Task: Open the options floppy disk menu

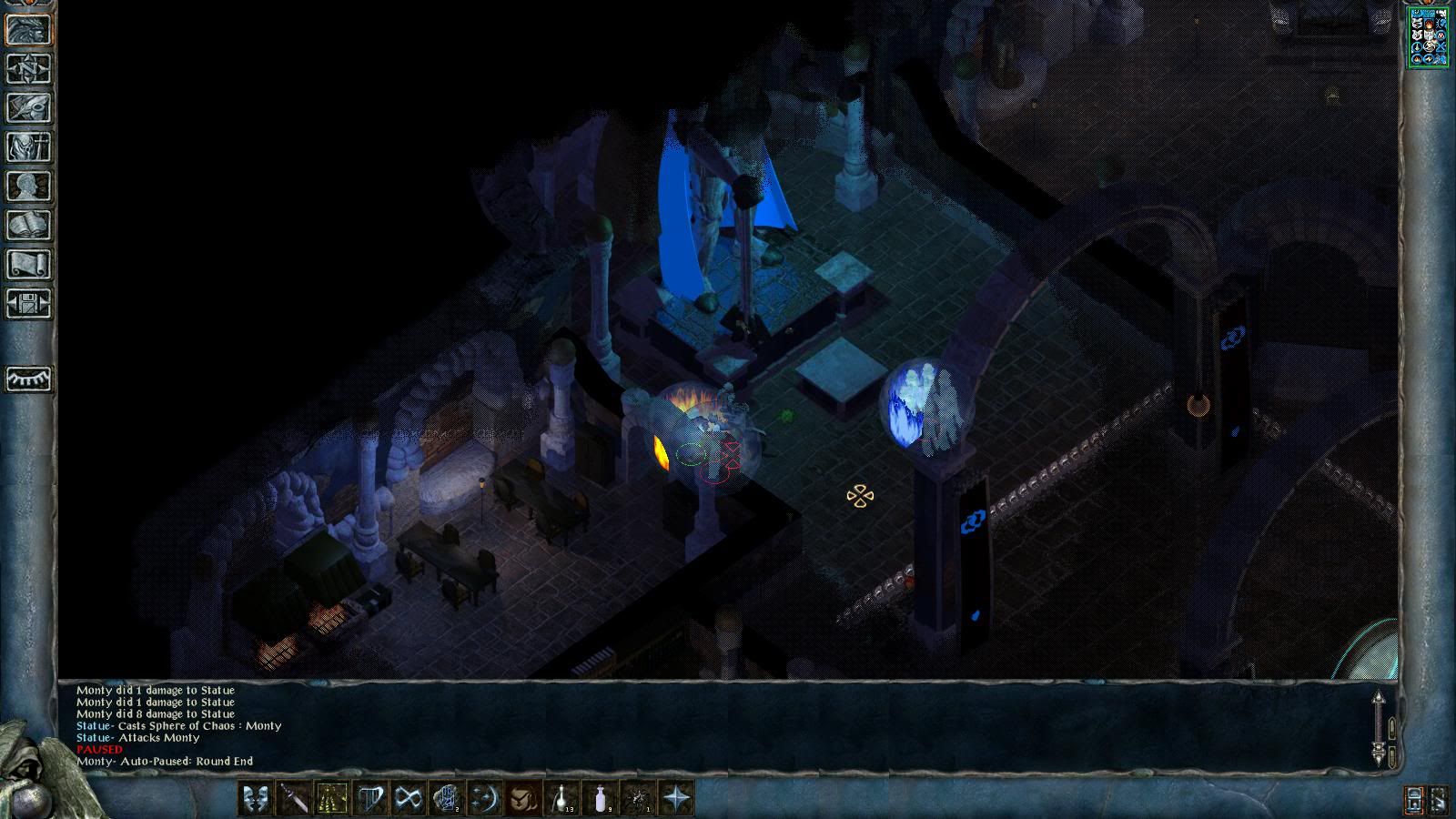Action: coord(28,303)
